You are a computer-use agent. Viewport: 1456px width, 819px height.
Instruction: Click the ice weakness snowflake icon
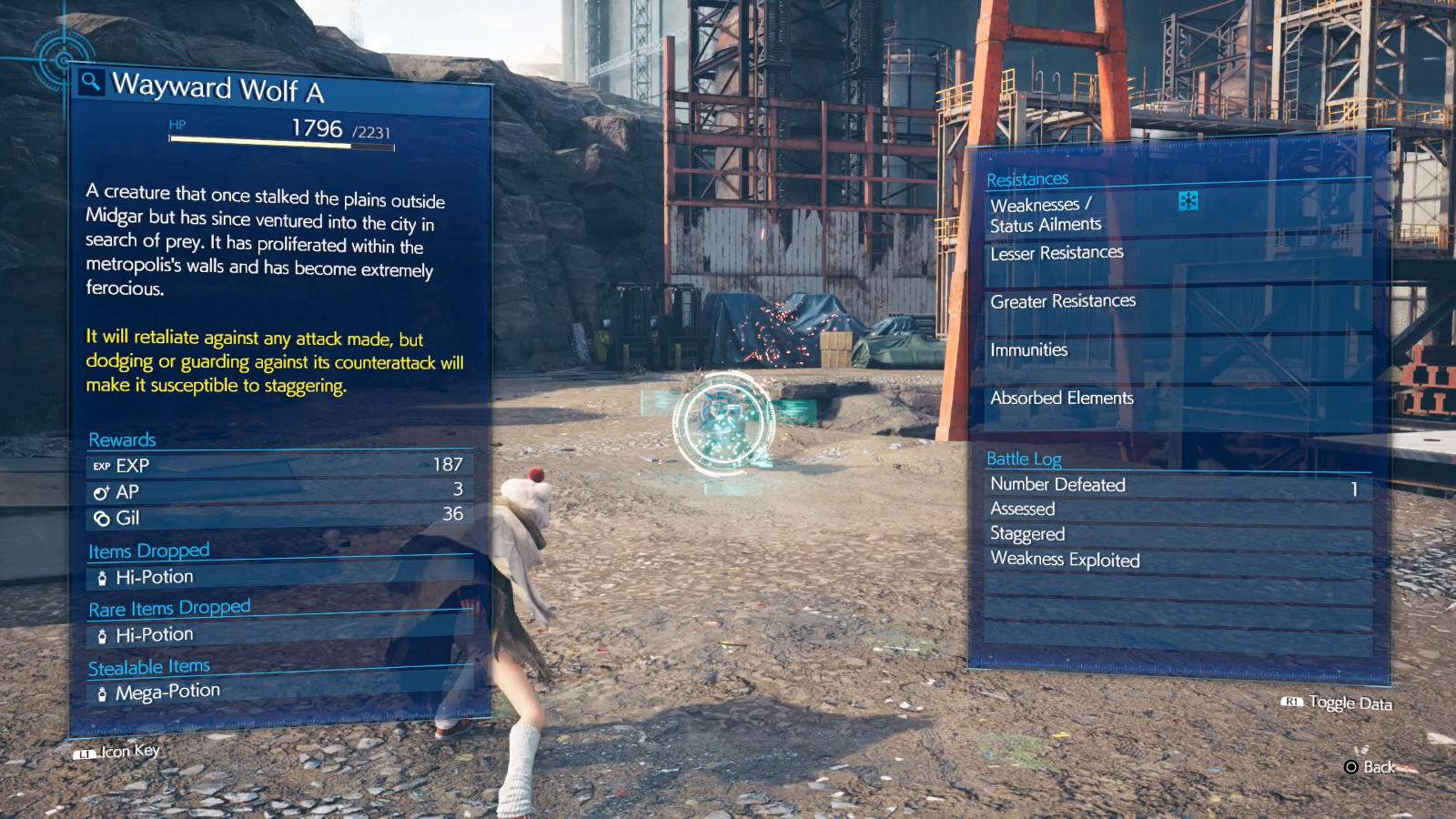click(1188, 201)
